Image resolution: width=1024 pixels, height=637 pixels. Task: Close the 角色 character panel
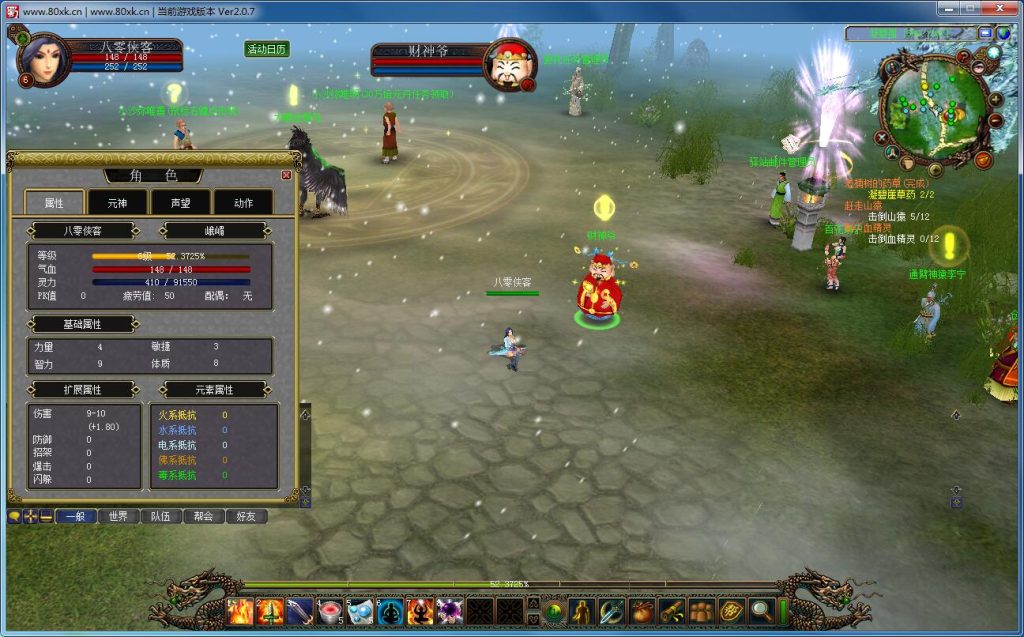click(287, 175)
